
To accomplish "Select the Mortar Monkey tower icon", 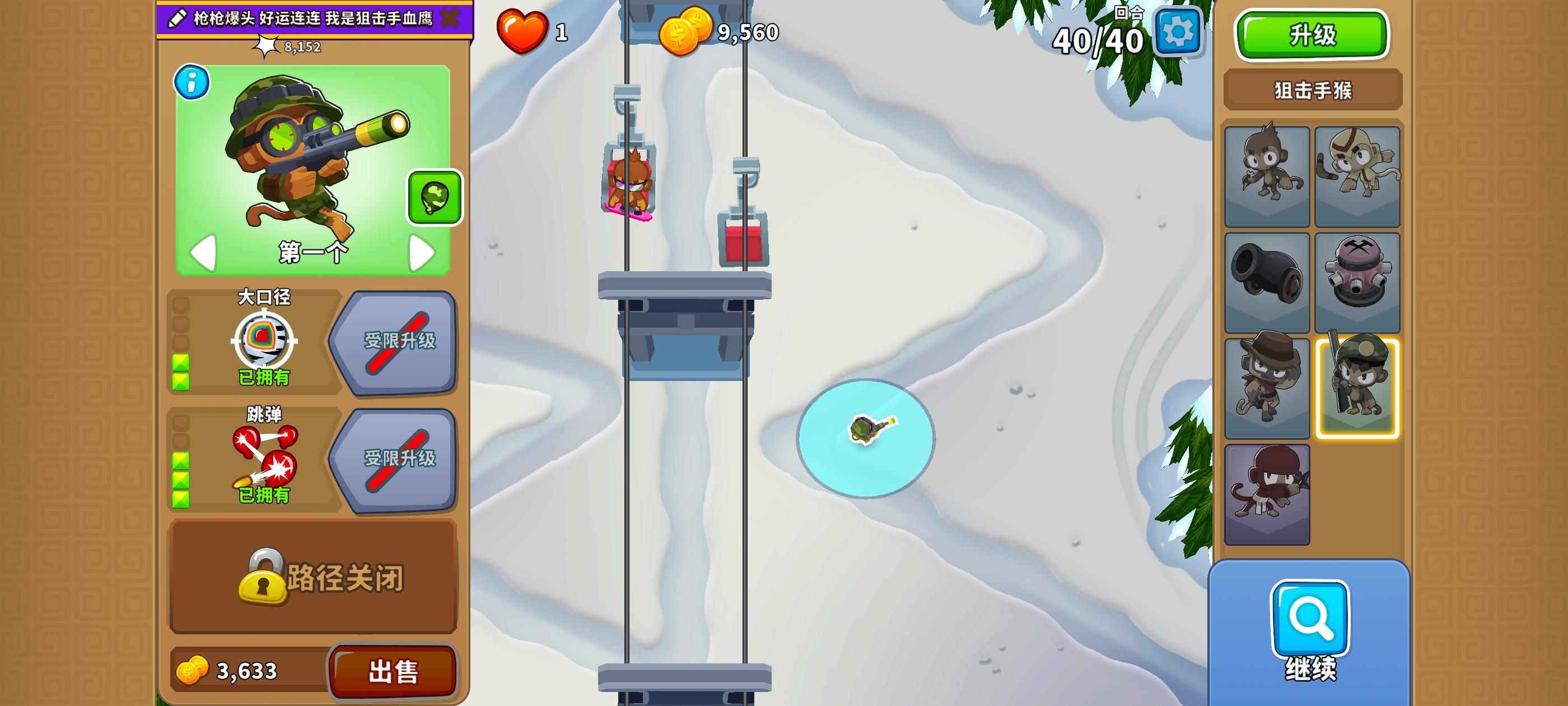I will pyautogui.click(x=1358, y=282).
